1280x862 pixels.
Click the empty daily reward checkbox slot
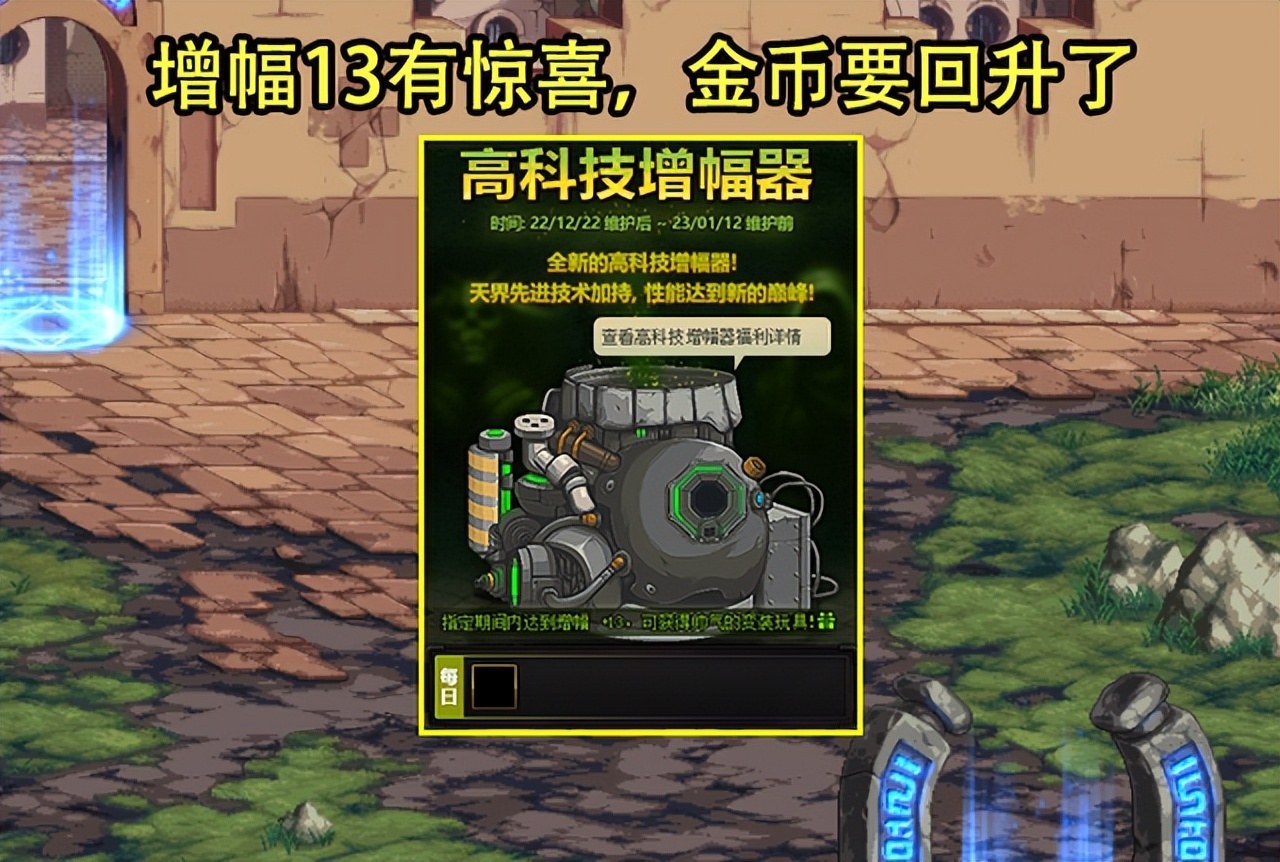493,686
